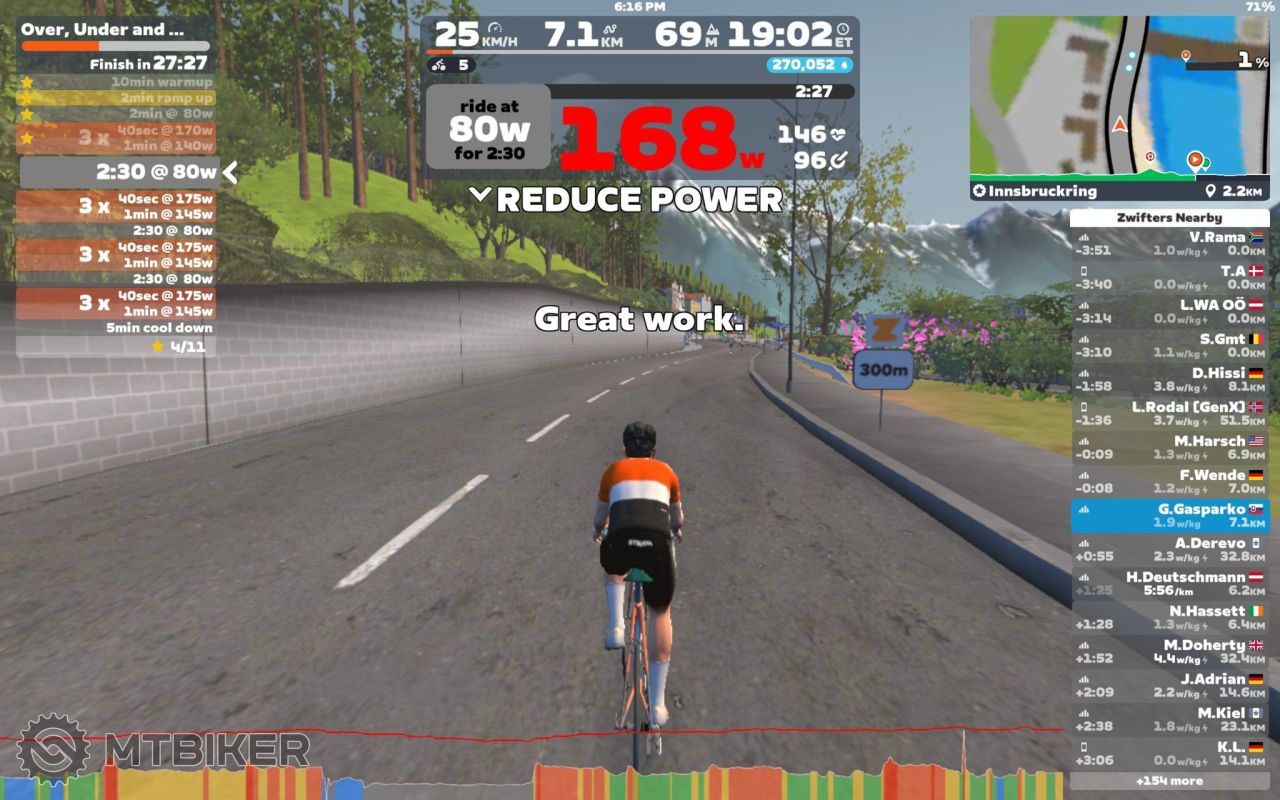Select rider M.Kiel in list
The height and width of the screenshot is (800, 1280).
[1169, 719]
